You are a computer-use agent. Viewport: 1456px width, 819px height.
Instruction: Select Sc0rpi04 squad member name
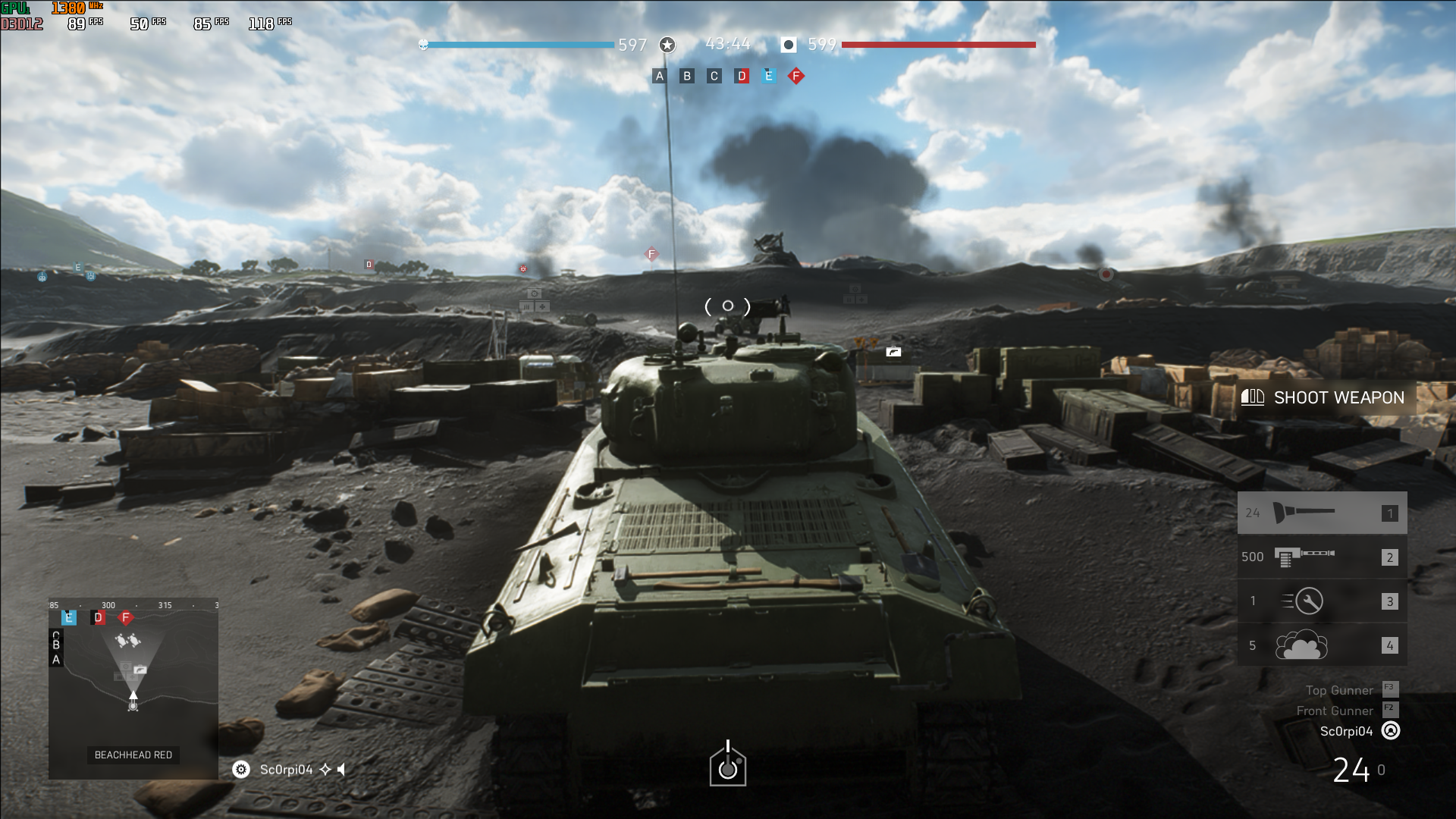click(x=286, y=770)
